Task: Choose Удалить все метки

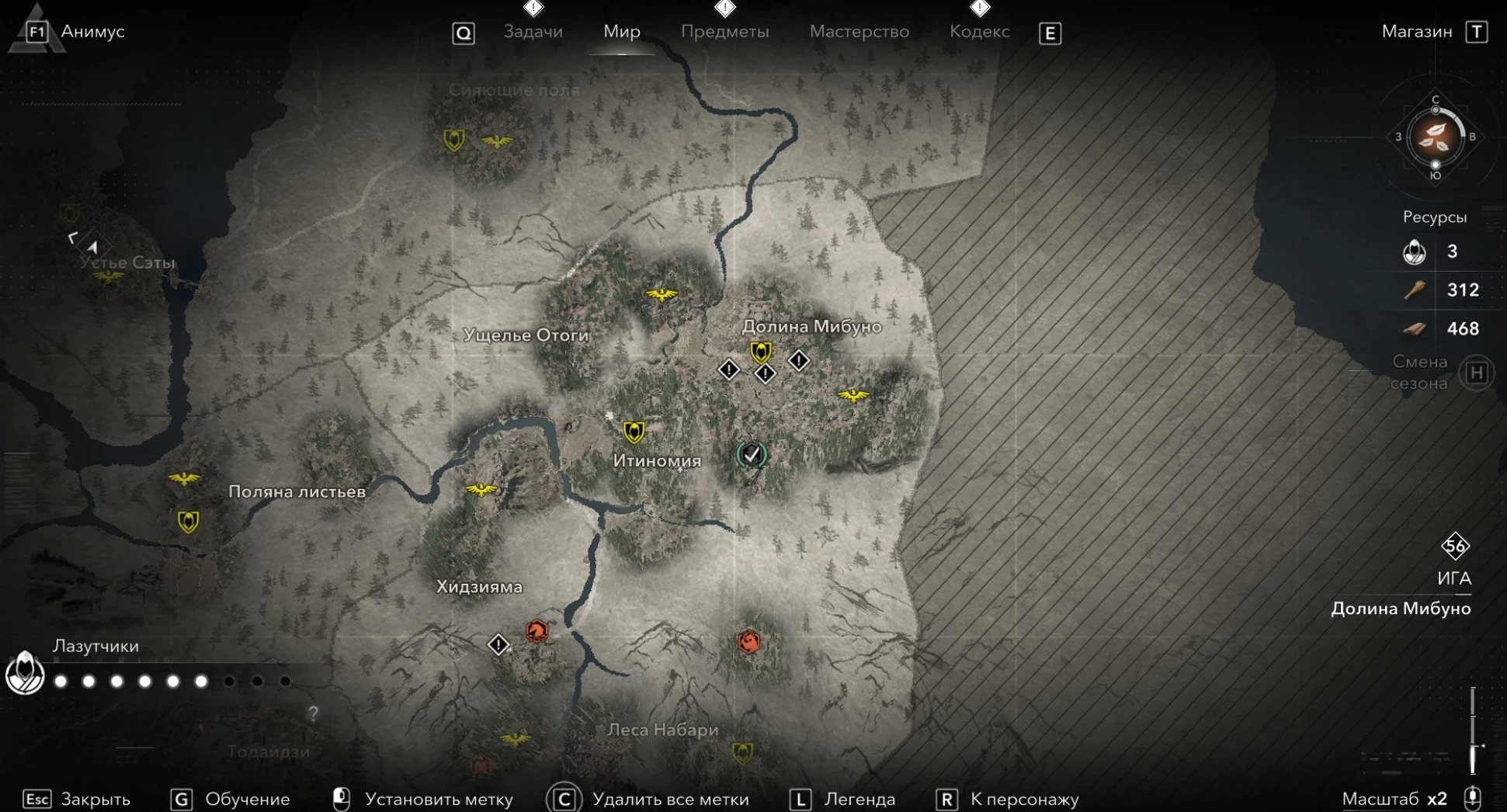Action: tap(670, 799)
